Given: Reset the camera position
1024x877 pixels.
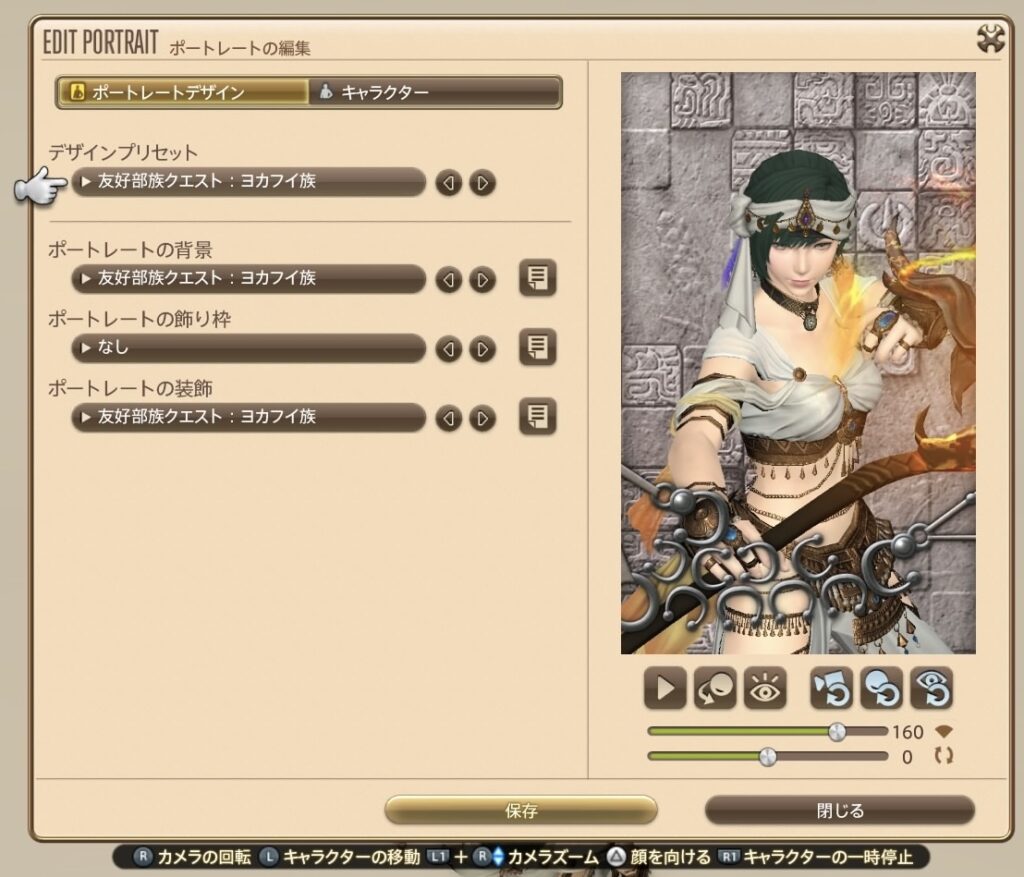Looking at the screenshot, I should click(832, 688).
